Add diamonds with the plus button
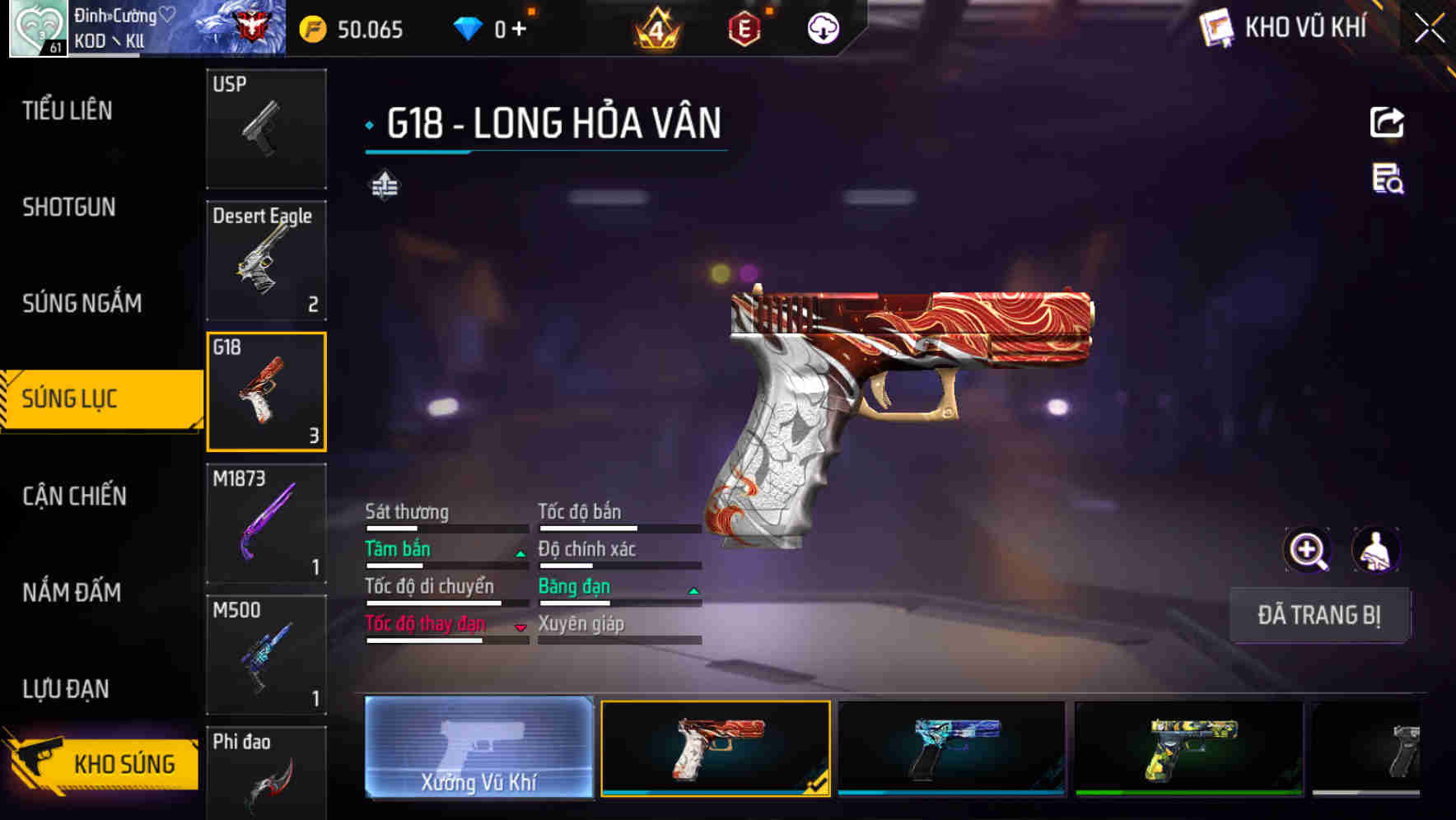The image size is (1456, 820). pyautogui.click(x=519, y=30)
